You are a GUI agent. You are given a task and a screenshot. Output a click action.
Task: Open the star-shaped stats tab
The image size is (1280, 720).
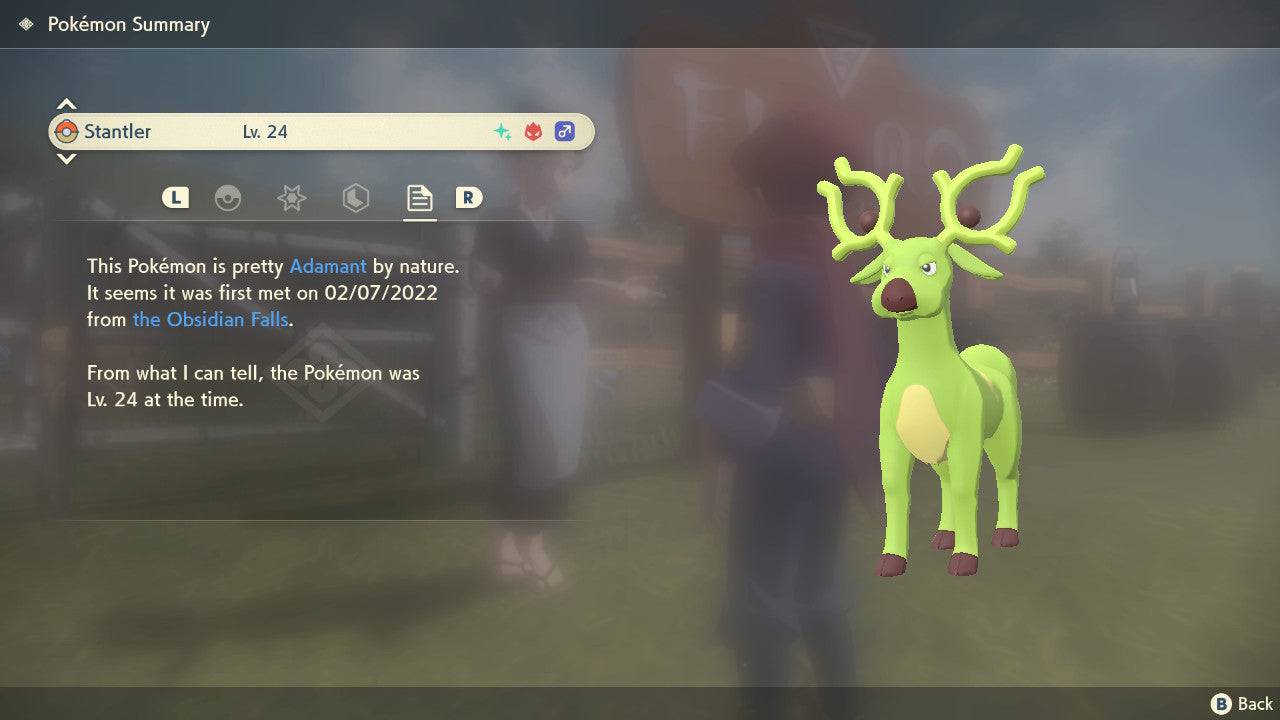(291, 198)
